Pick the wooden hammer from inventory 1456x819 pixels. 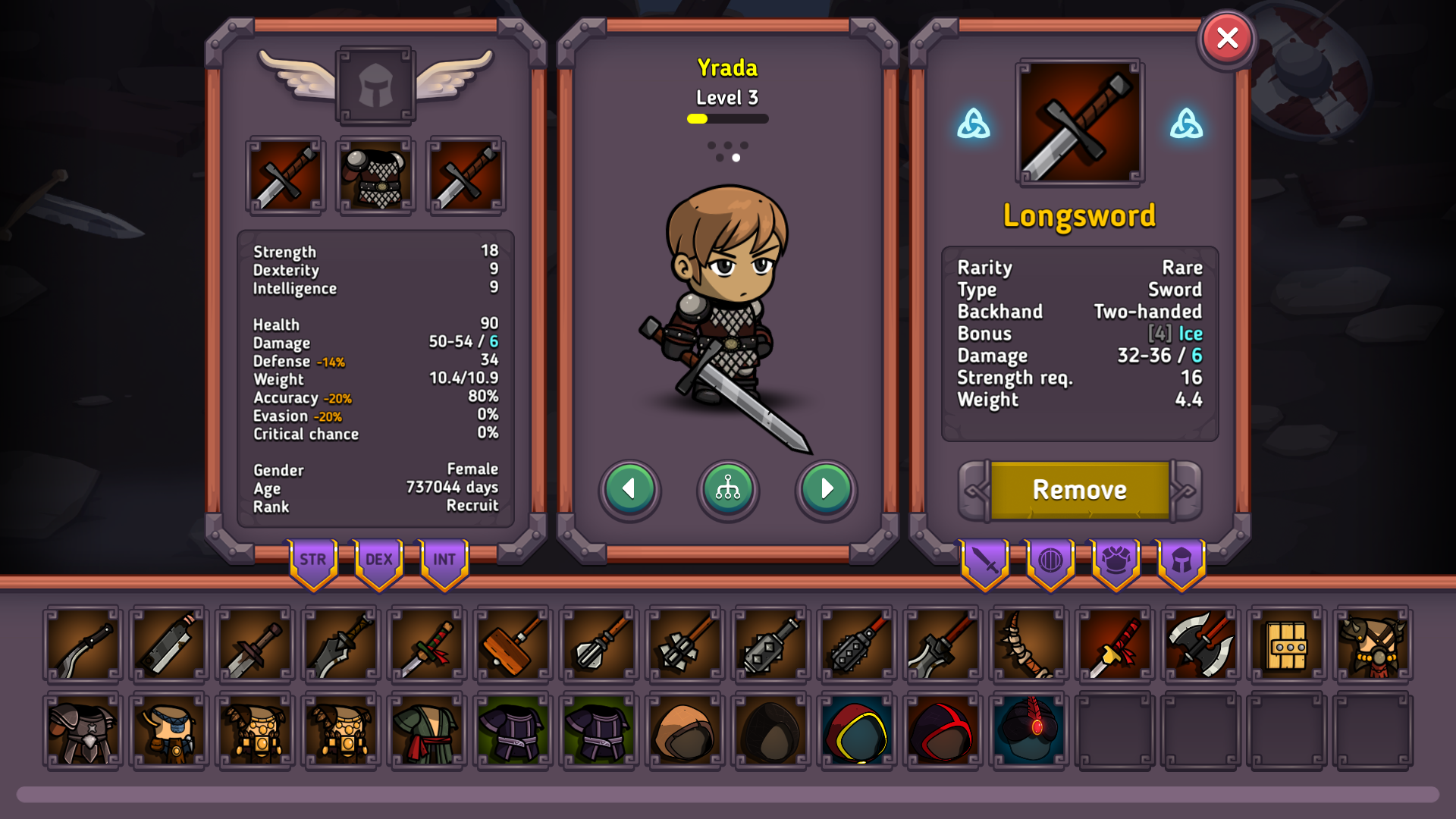(513, 645)
